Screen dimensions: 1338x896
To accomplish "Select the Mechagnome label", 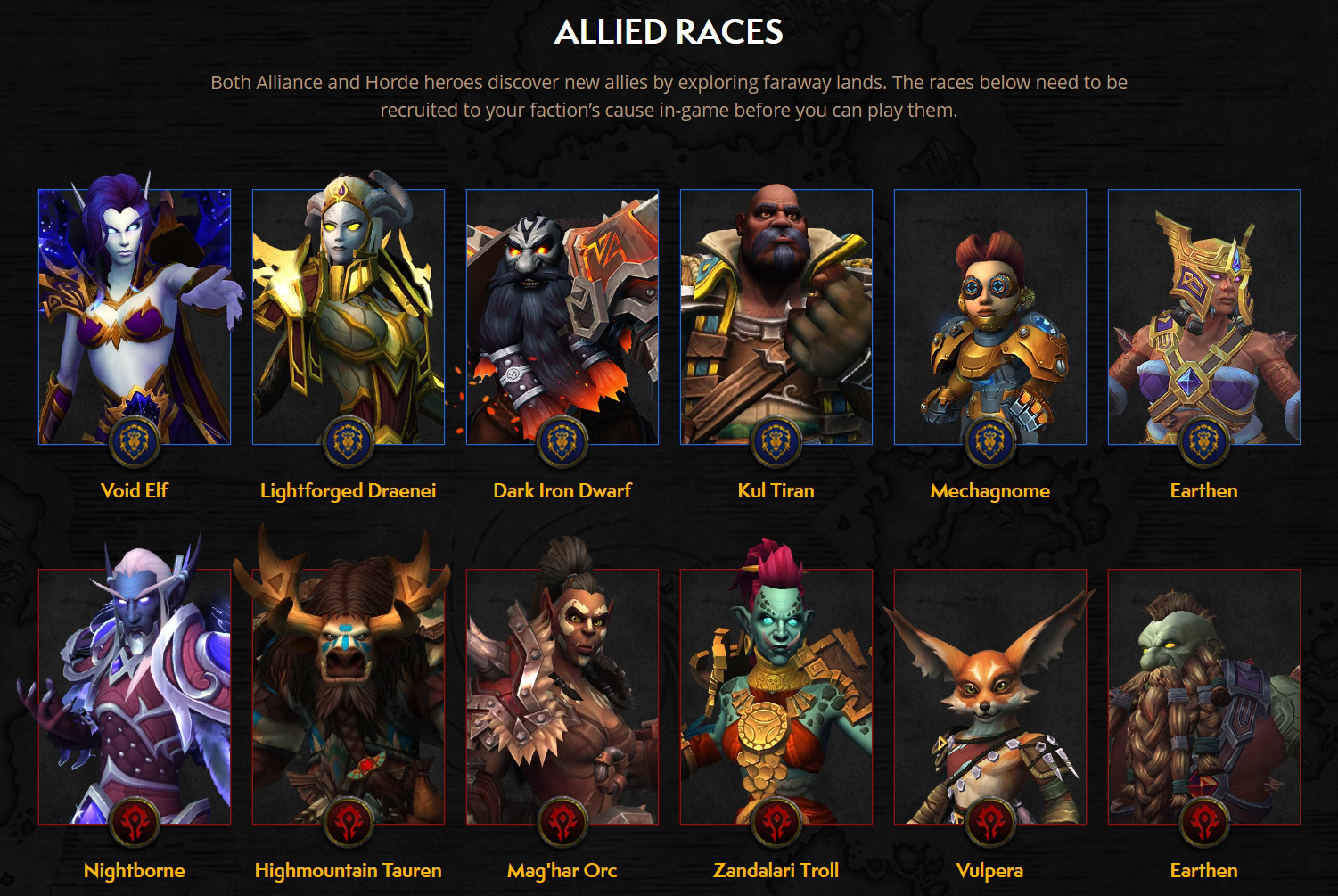I will 990,490.
